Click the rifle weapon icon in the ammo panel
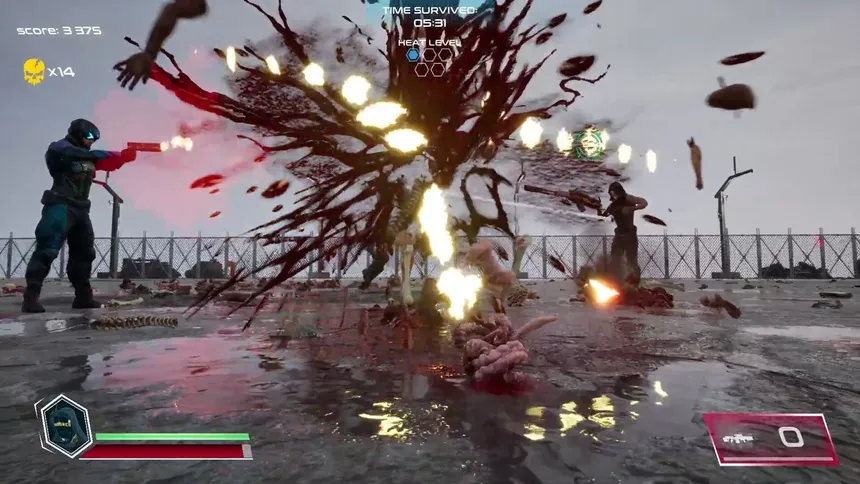Screen dimensions: 860x484 click(x=738, y=438)
